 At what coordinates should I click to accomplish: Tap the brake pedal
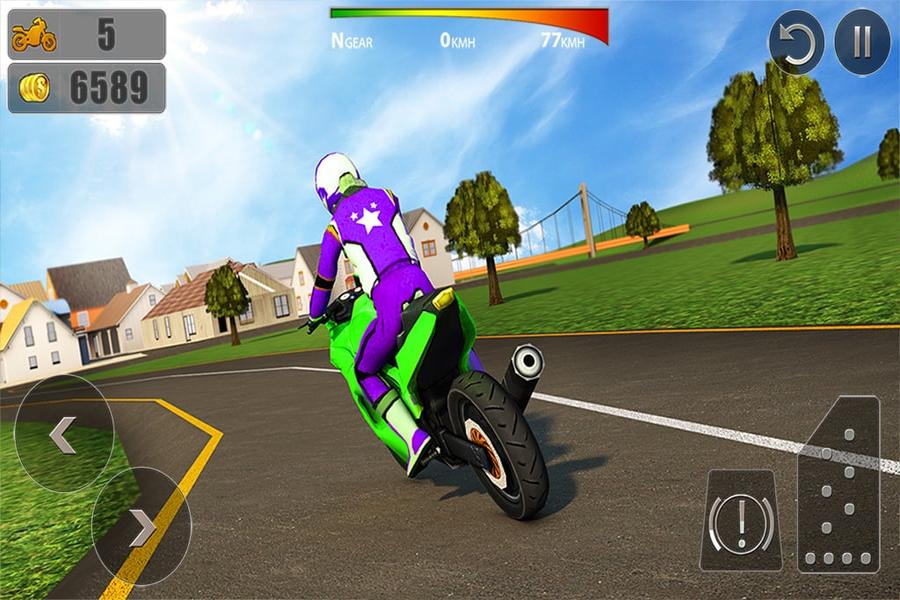coord(741,521)
